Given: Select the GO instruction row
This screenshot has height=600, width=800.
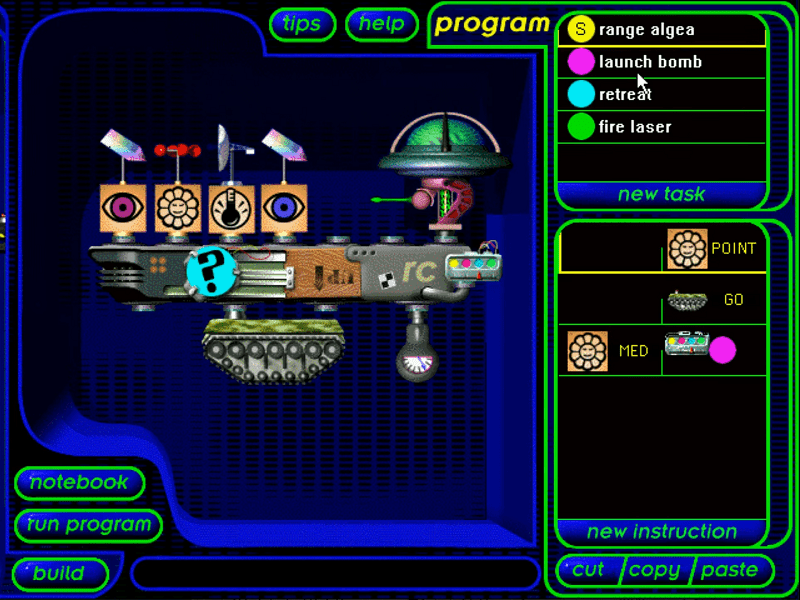Looking at the screenshot, I should [662, 300].
